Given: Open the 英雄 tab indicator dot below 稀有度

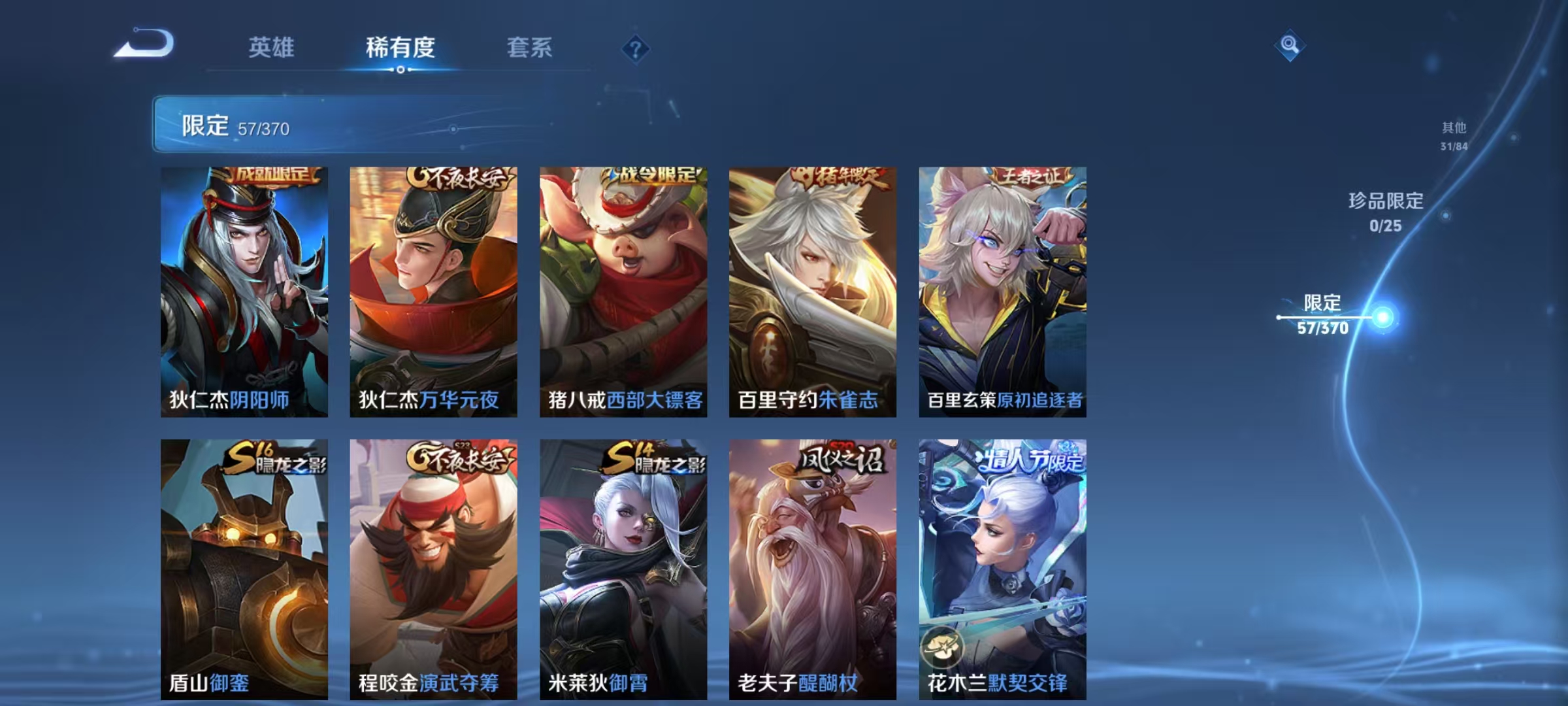Looking at the screenshot, I should click(x=400, y=69).
